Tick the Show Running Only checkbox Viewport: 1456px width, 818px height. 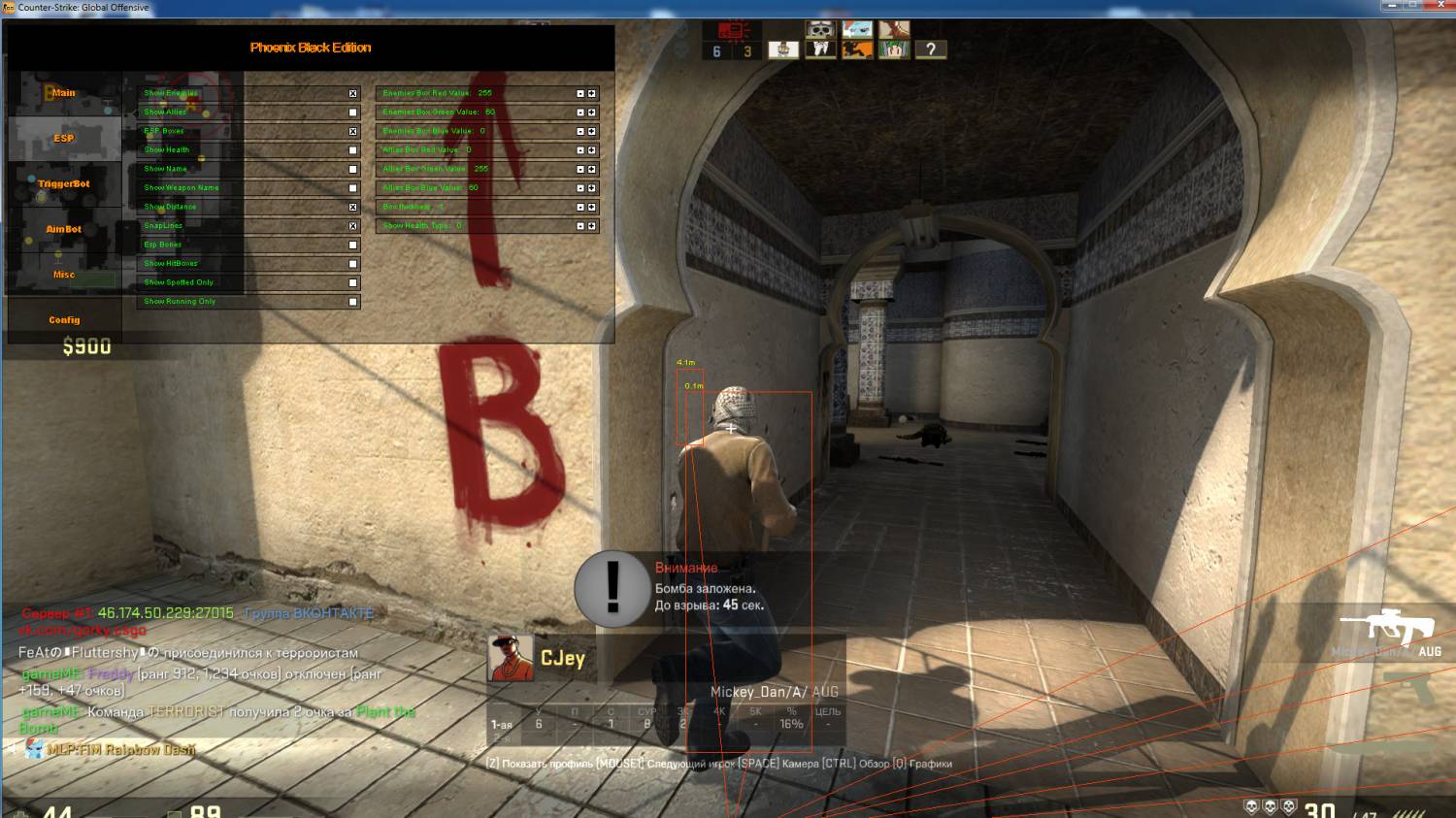(x=353, y=302)
